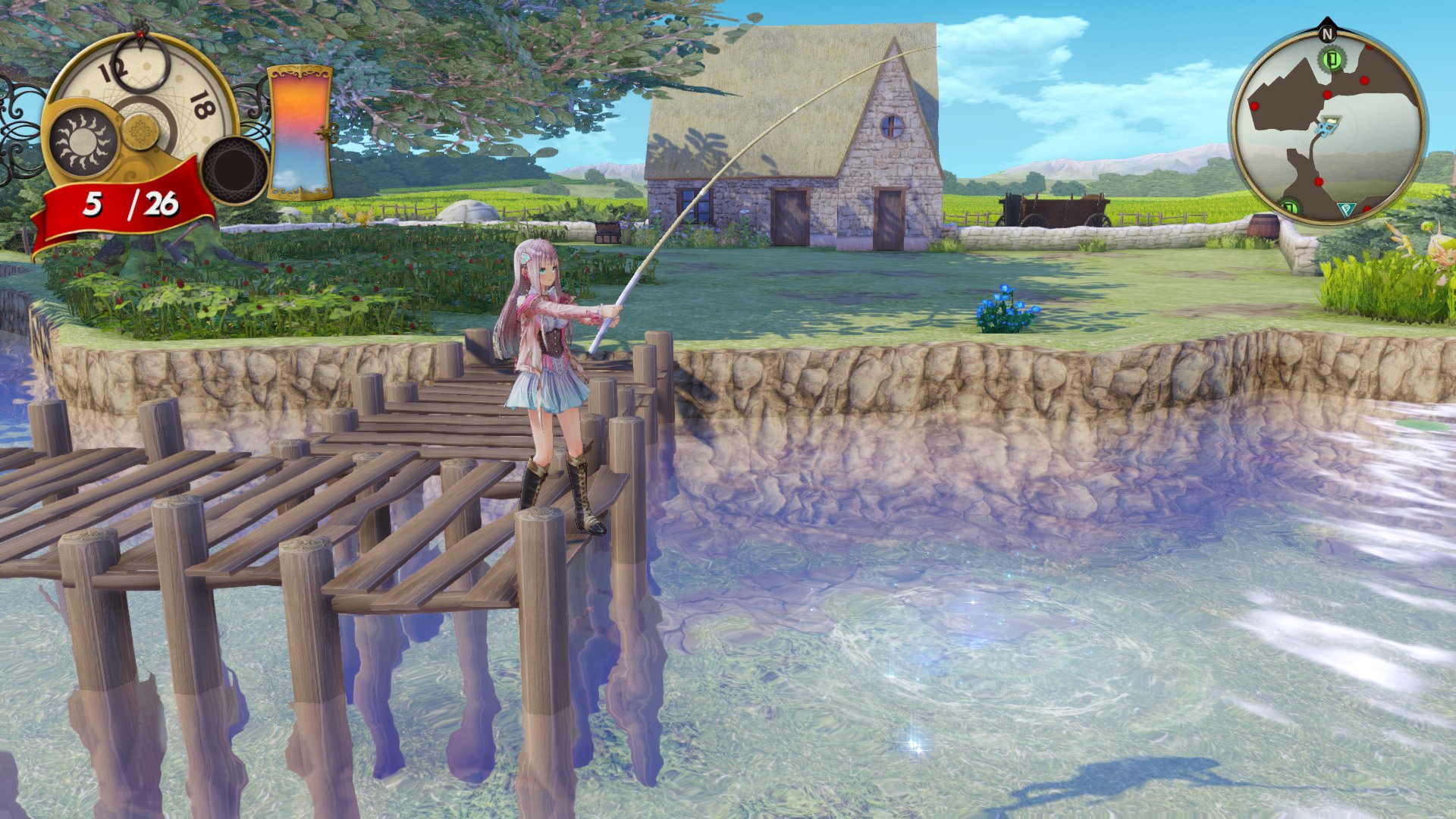1456x819 pixels.
Task: Select the player arrow marker in the minimap center
Action: (x=1329, y=125)
